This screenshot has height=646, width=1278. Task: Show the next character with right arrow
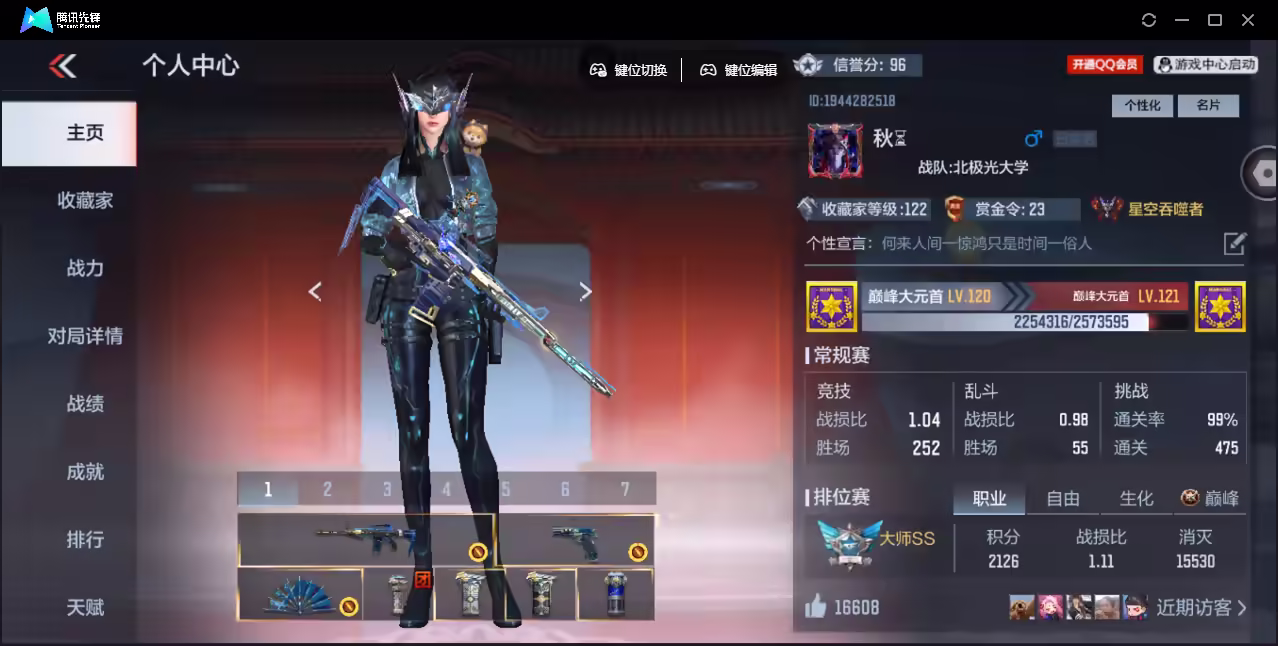tap(586, 291)
